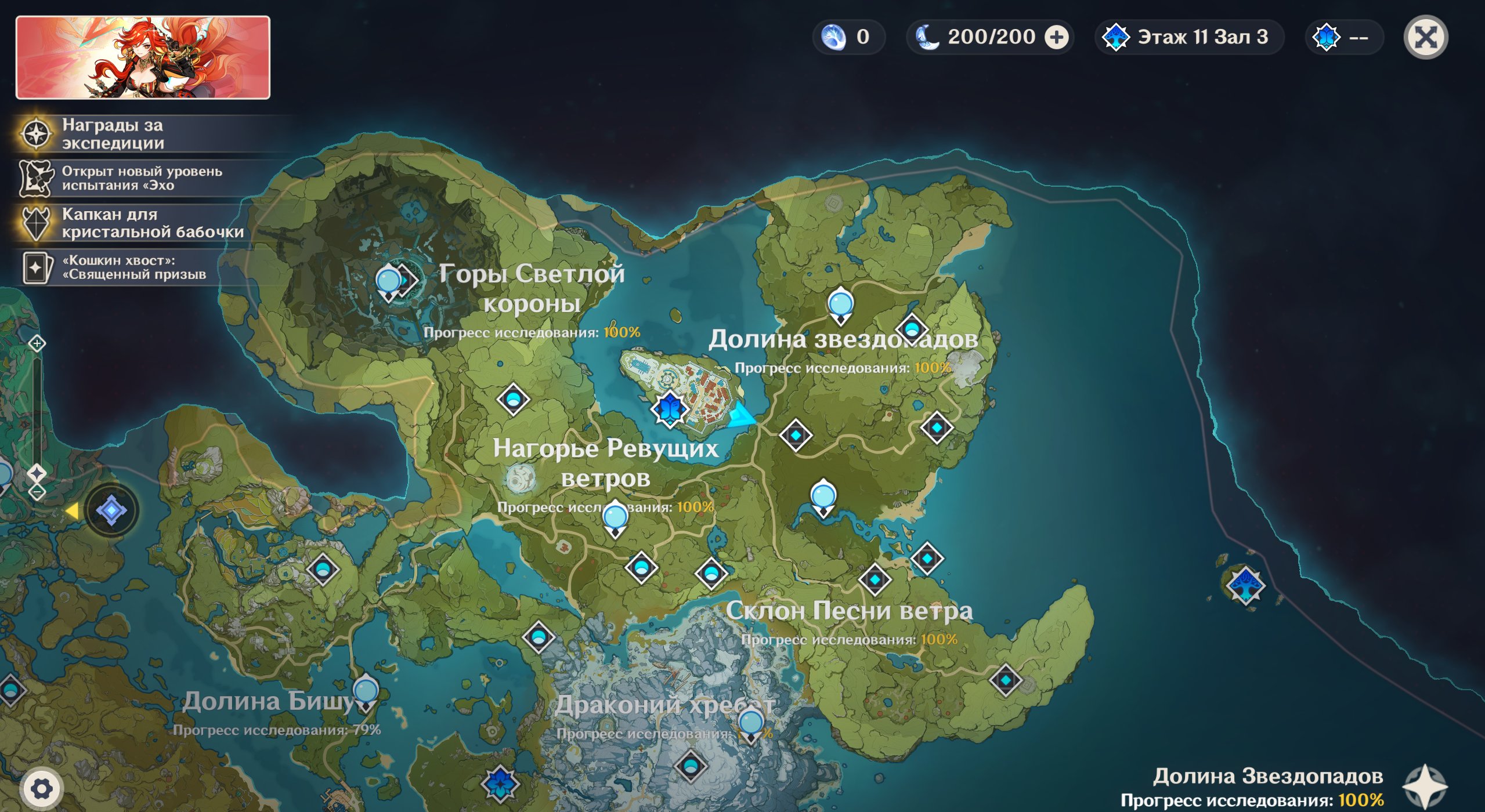Click the second Abyss icon showing «--»

pyautogui.click(x=1327, y=38)
